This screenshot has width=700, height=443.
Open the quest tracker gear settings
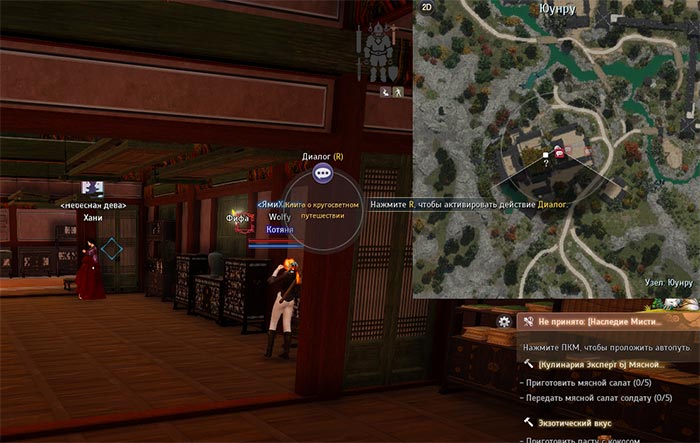(x=504, y=322)
